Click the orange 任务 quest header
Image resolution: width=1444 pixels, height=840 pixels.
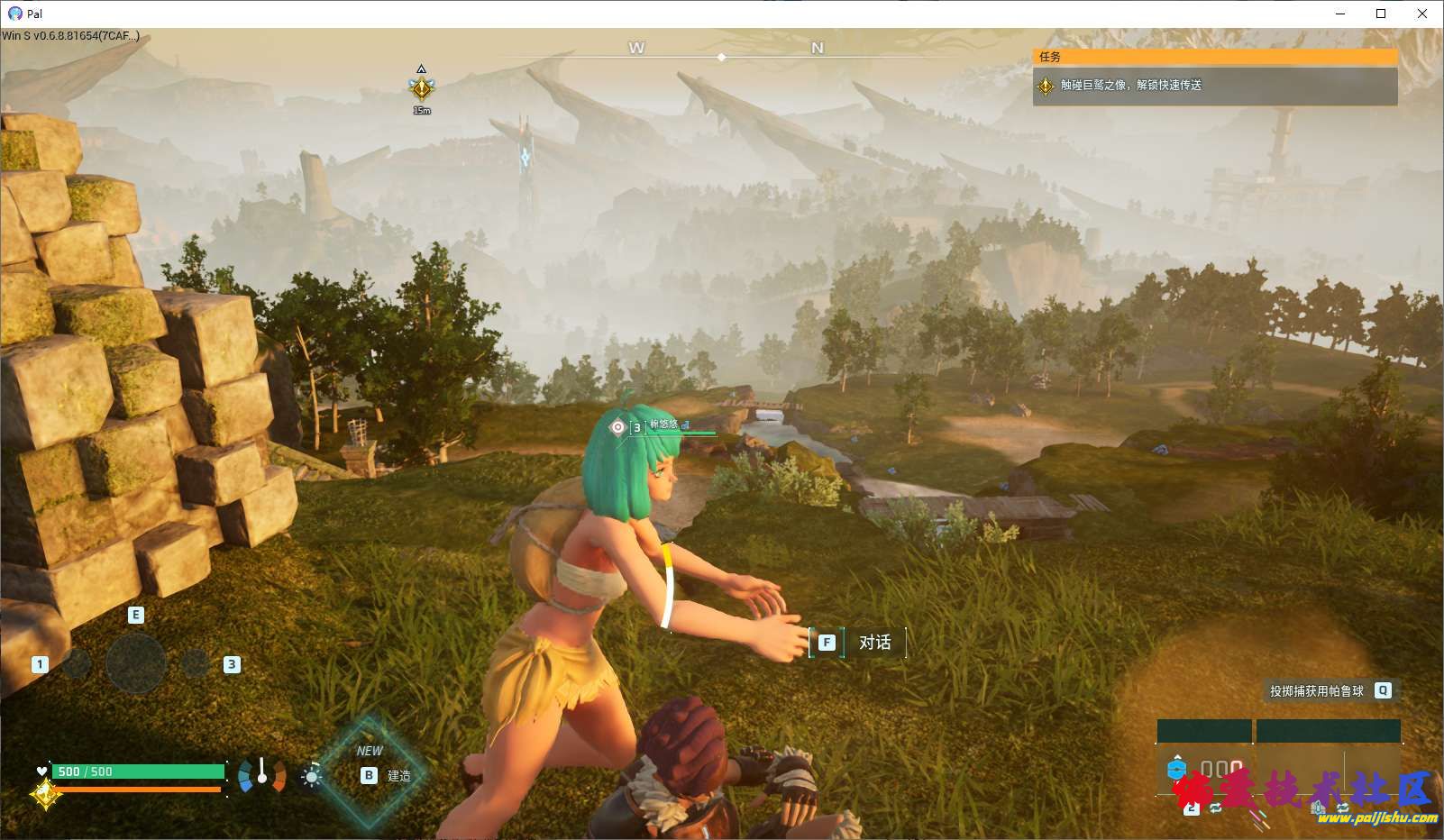pyautogui.click(x=1213, y=56)
